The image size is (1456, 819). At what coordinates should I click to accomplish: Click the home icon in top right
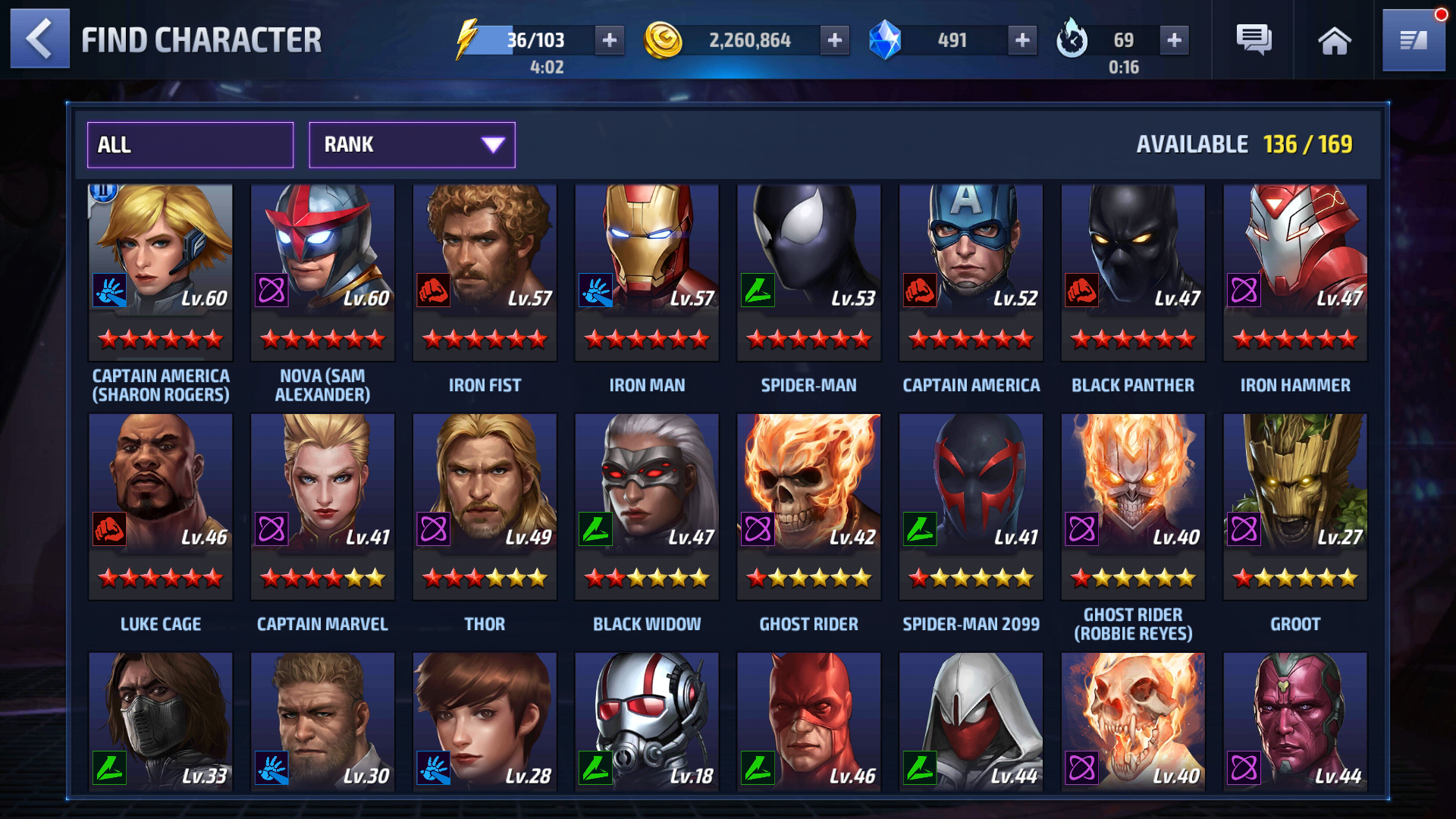pos(1334,39)
